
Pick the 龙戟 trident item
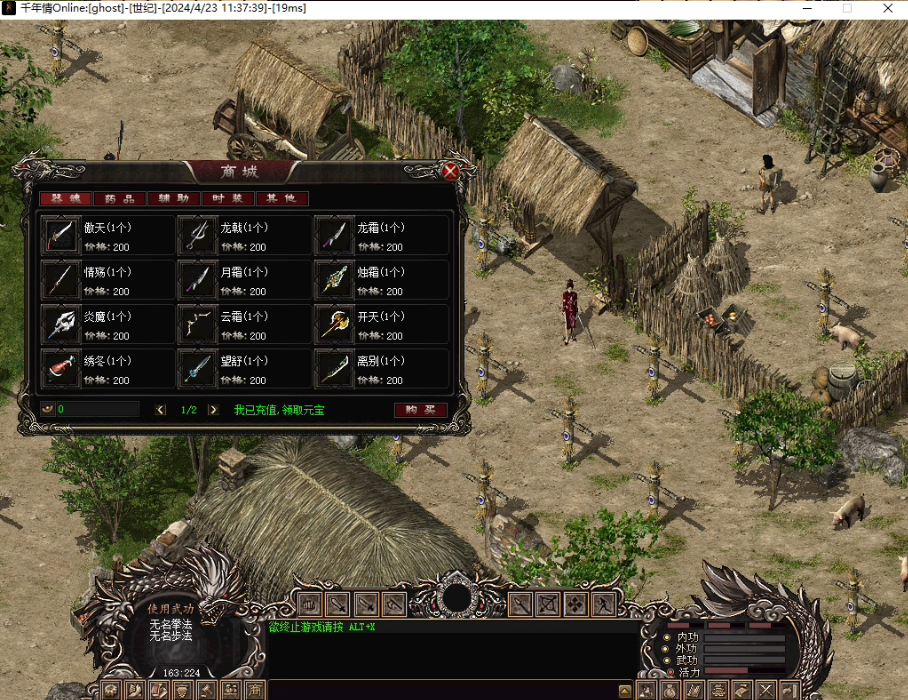point(197,236)
